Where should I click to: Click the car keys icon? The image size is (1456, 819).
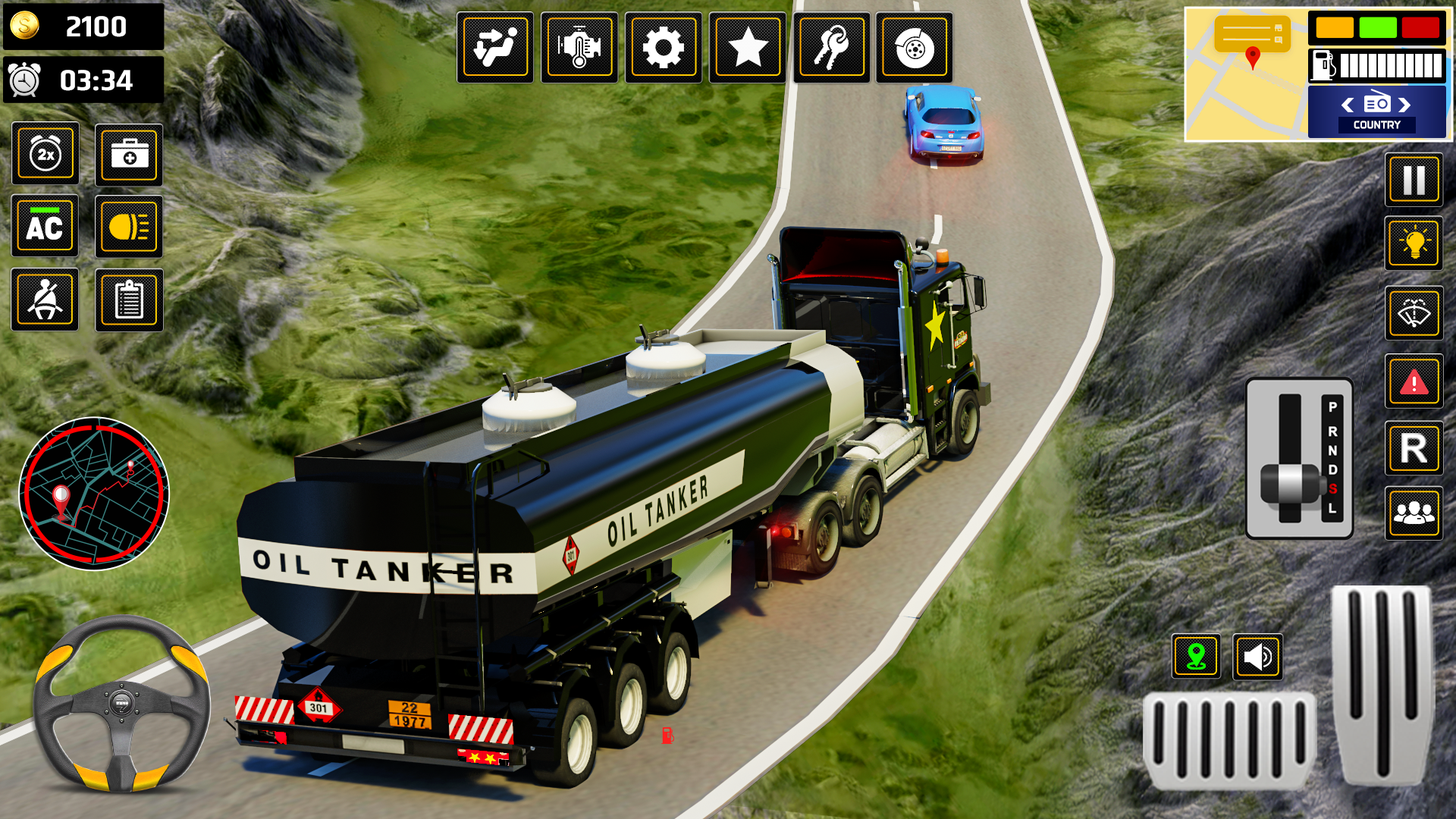pyautogui.click(x=831, y=48)
